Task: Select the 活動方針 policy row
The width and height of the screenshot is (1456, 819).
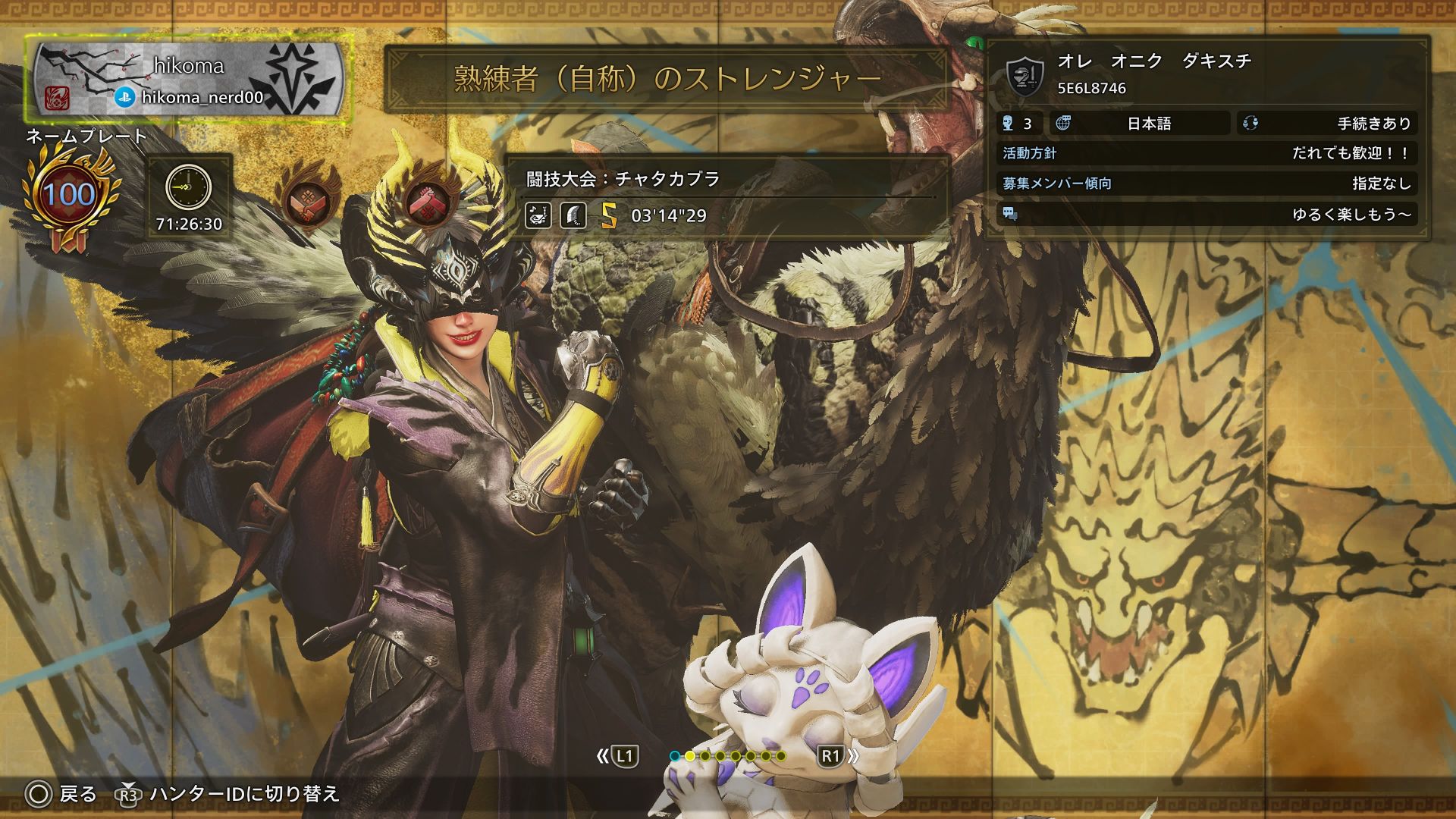Action: pos(1207,153)
